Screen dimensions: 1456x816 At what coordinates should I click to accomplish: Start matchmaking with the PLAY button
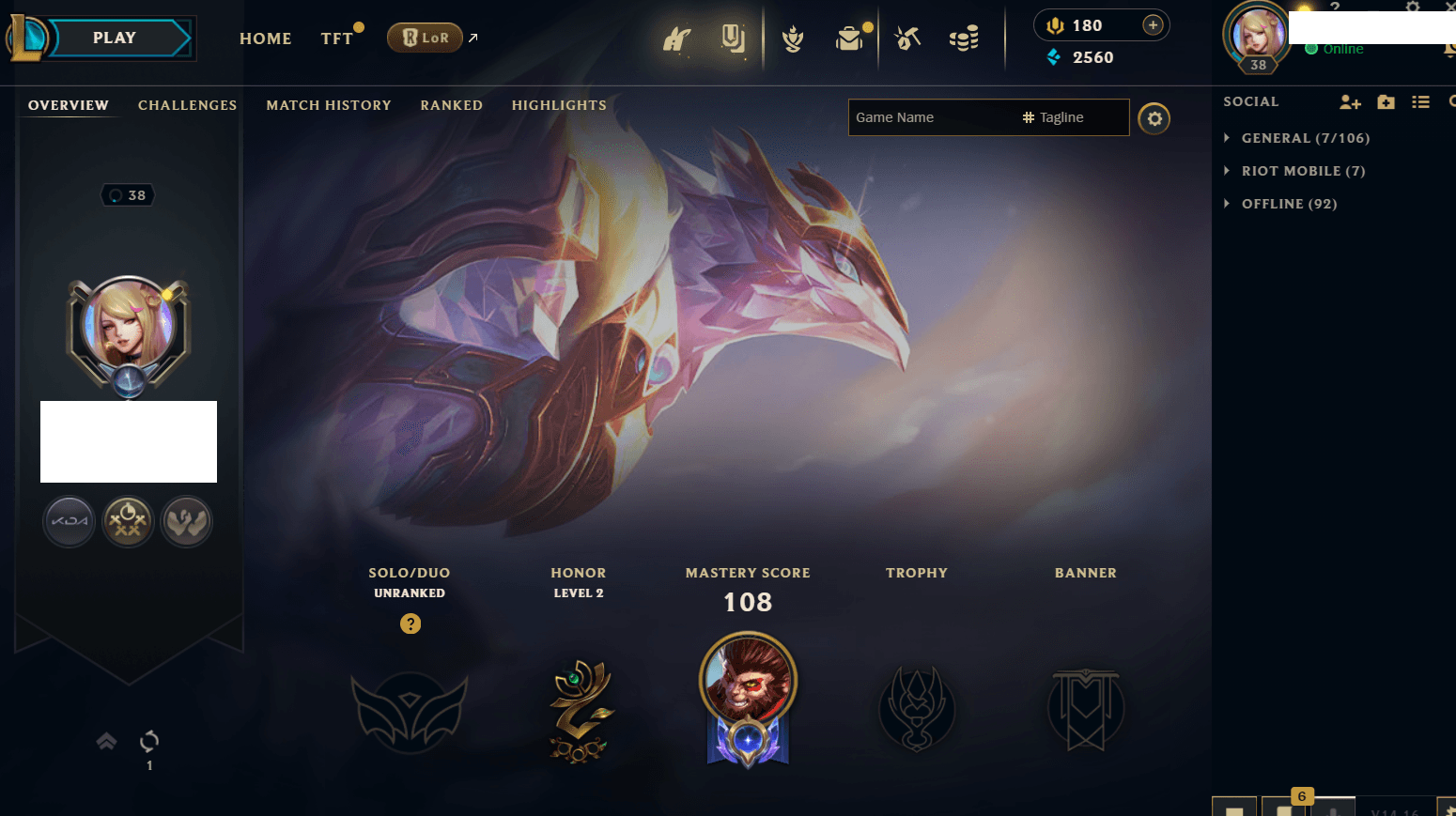click(x=115, y=38)
